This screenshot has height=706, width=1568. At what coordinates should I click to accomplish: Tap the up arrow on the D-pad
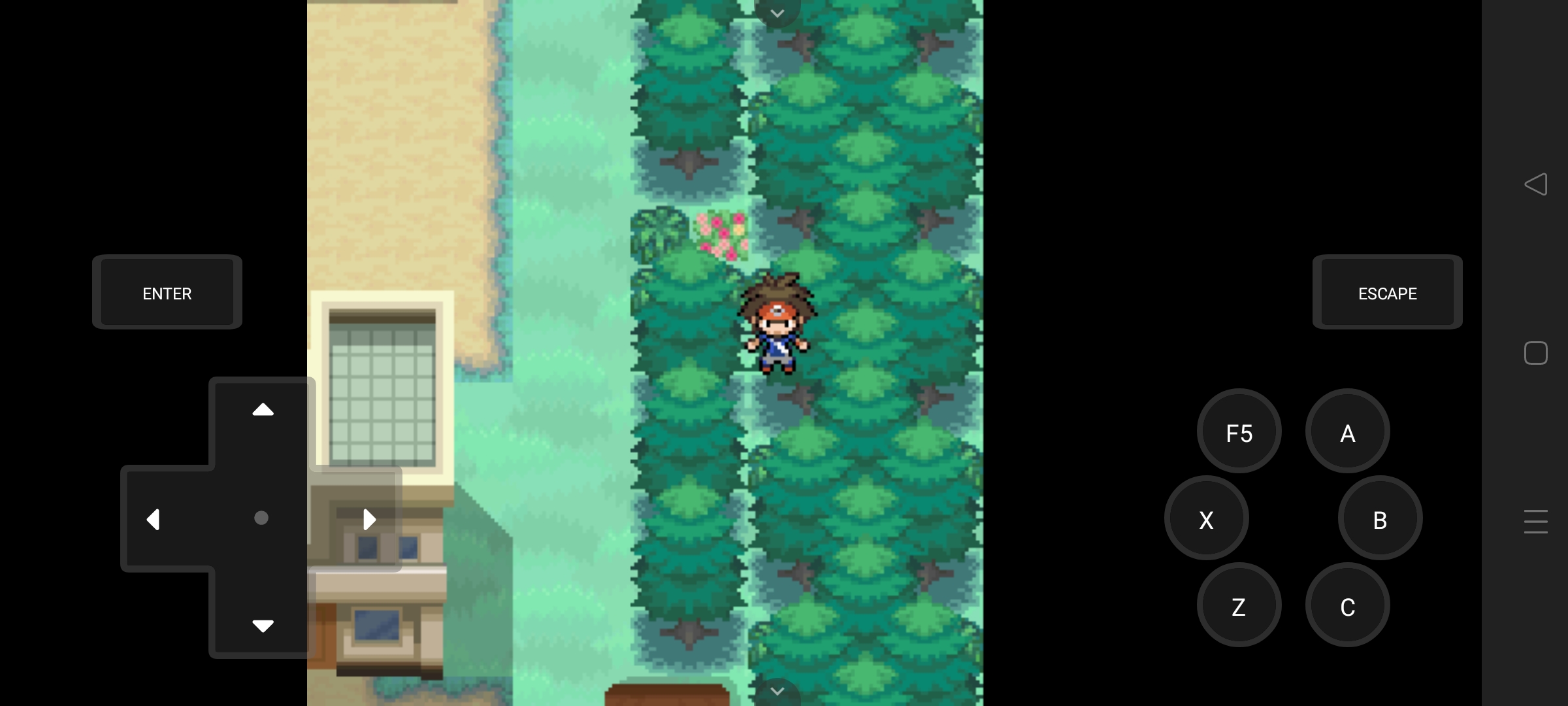[x=262, y=409]
